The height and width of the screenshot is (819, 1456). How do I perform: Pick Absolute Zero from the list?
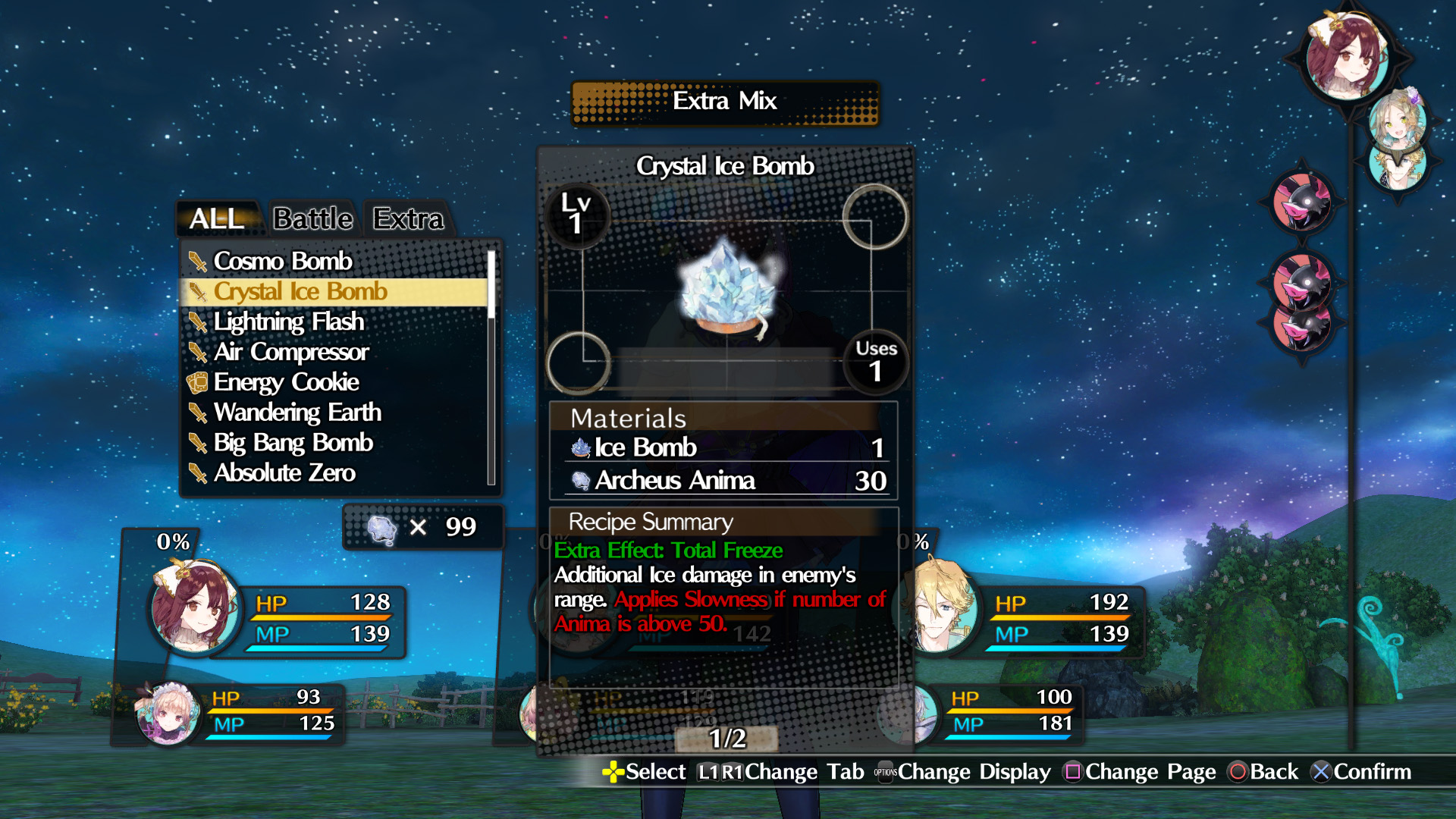tap(284, 473)
